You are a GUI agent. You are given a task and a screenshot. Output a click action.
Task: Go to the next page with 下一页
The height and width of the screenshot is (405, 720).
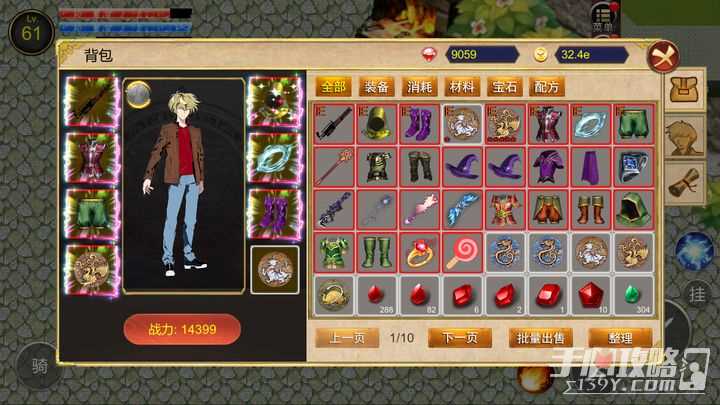tap(461, 337)
